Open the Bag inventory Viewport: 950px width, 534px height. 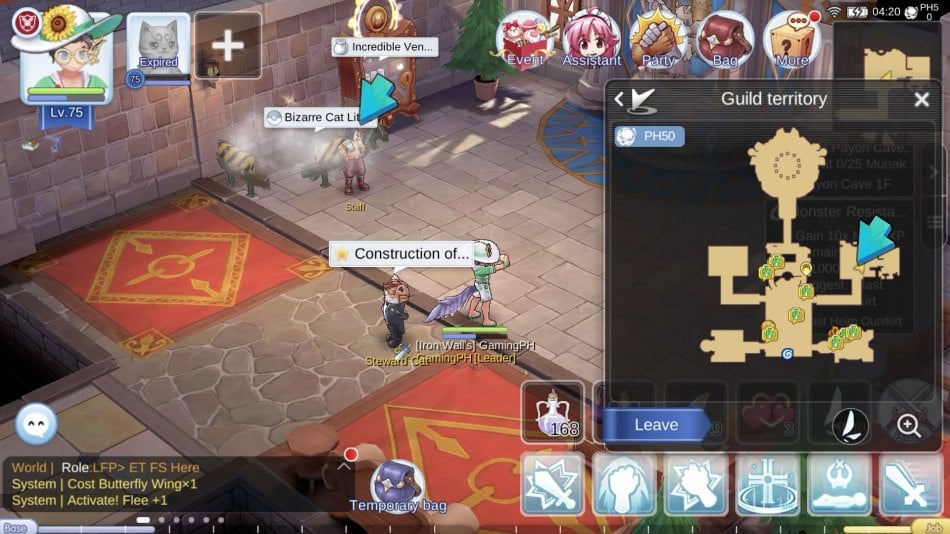coord(725,42)
